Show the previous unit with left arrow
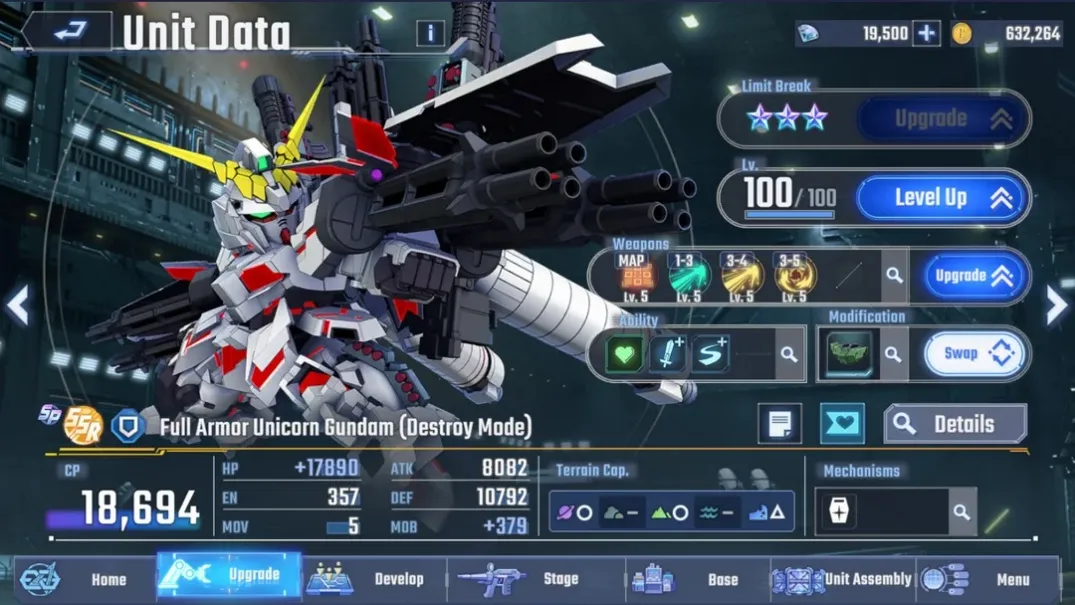This screenshot has height=605, width=1075. click(x=17, y=306)
